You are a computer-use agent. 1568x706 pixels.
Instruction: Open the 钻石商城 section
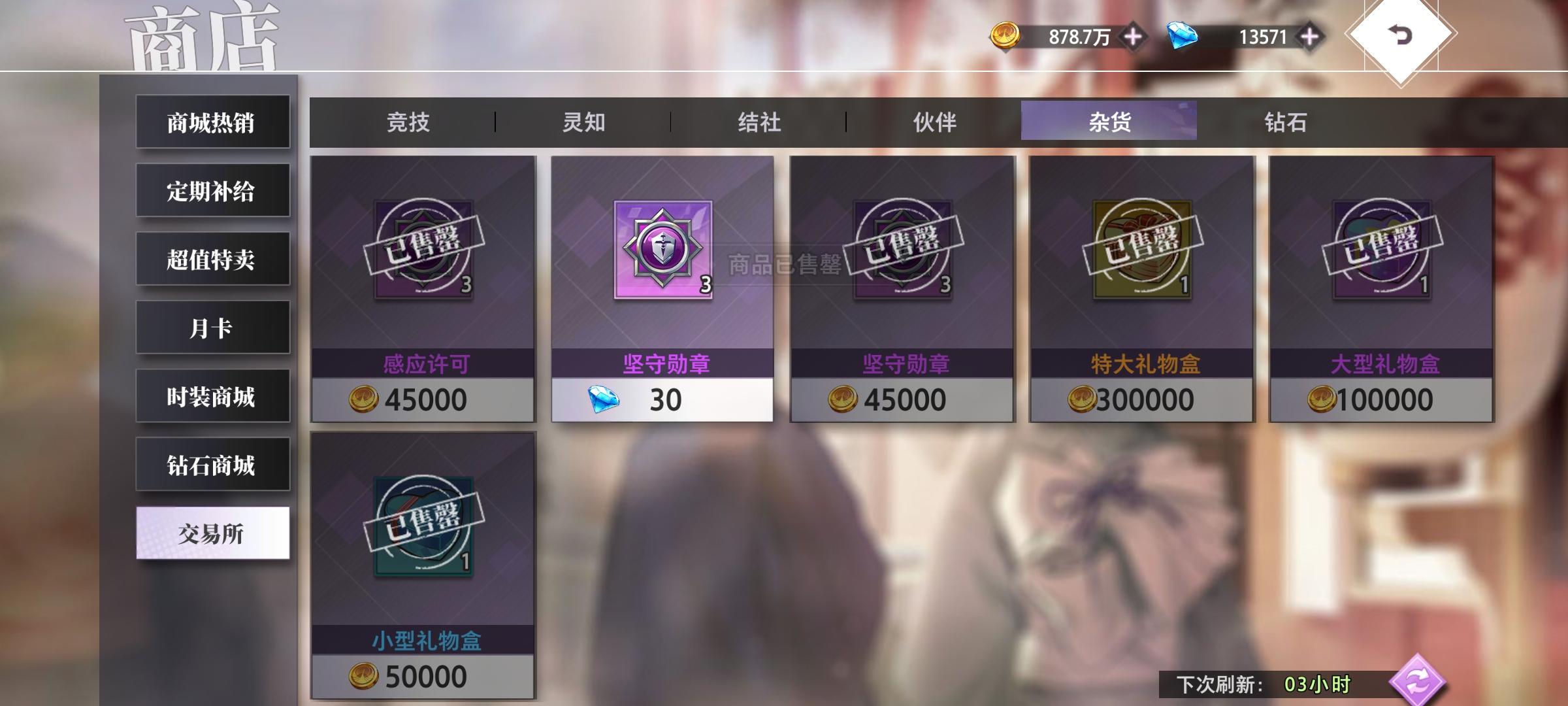(x=212, y=464)
